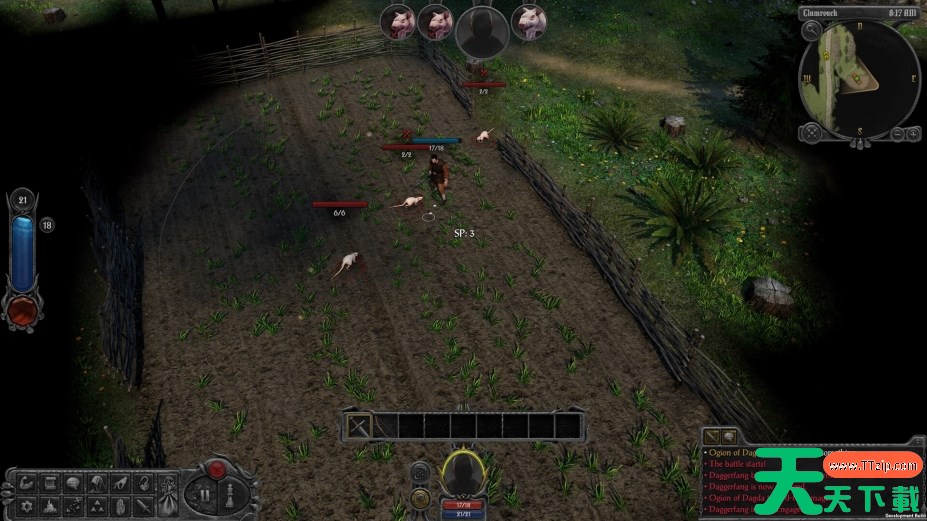Click the six-pointed star icon
Screen dimensions: 927x521
(x=28, y=505)
